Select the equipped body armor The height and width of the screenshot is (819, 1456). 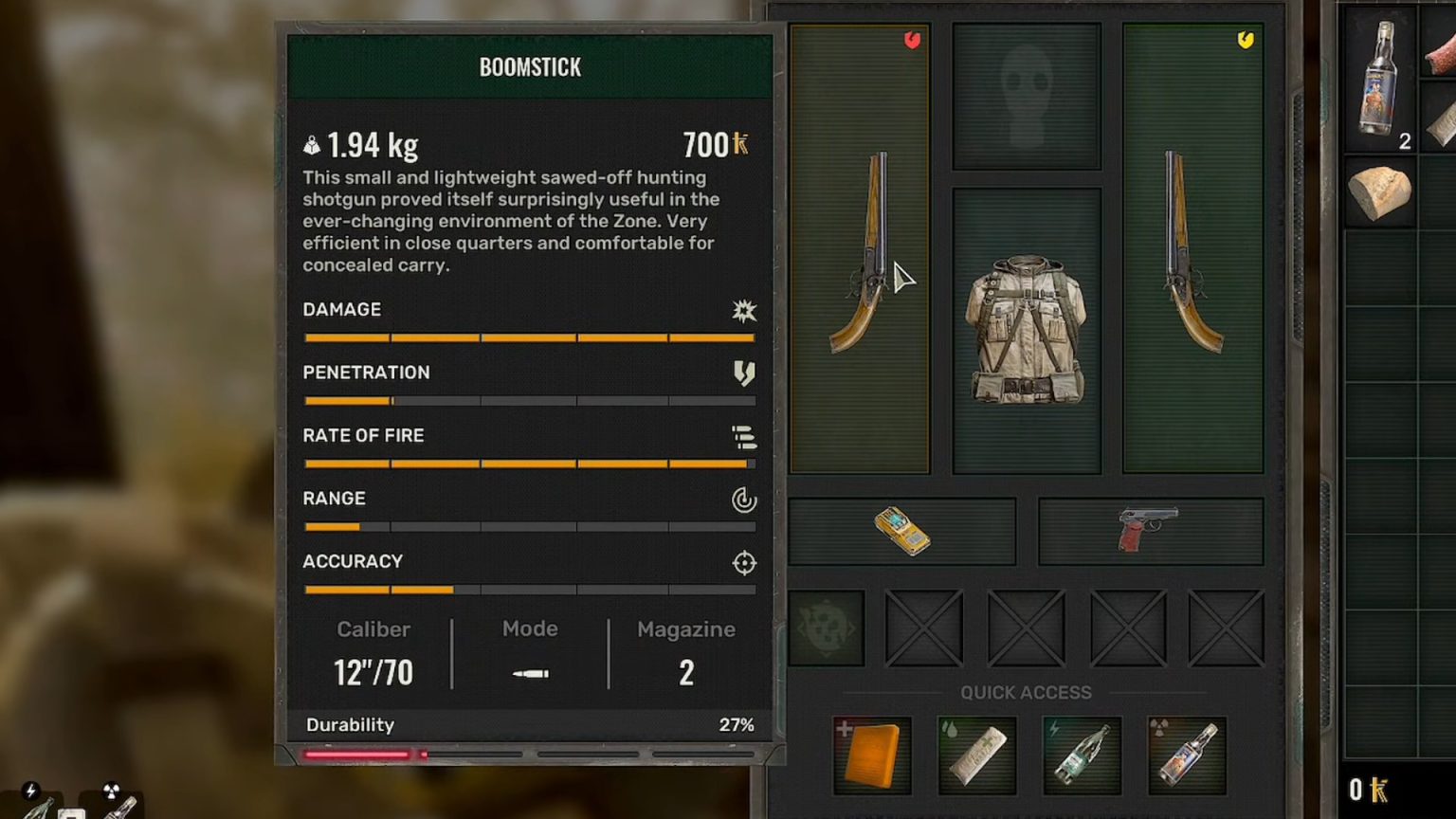coord(1026,332)
